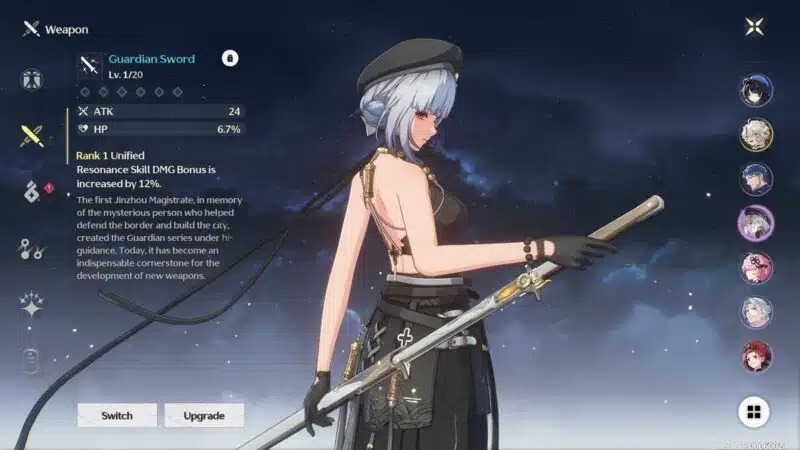The width and height of the screenshot is (800, 450).
Task: Select the highlighted purple-ringed beret portrait
Action: [755, 223]
